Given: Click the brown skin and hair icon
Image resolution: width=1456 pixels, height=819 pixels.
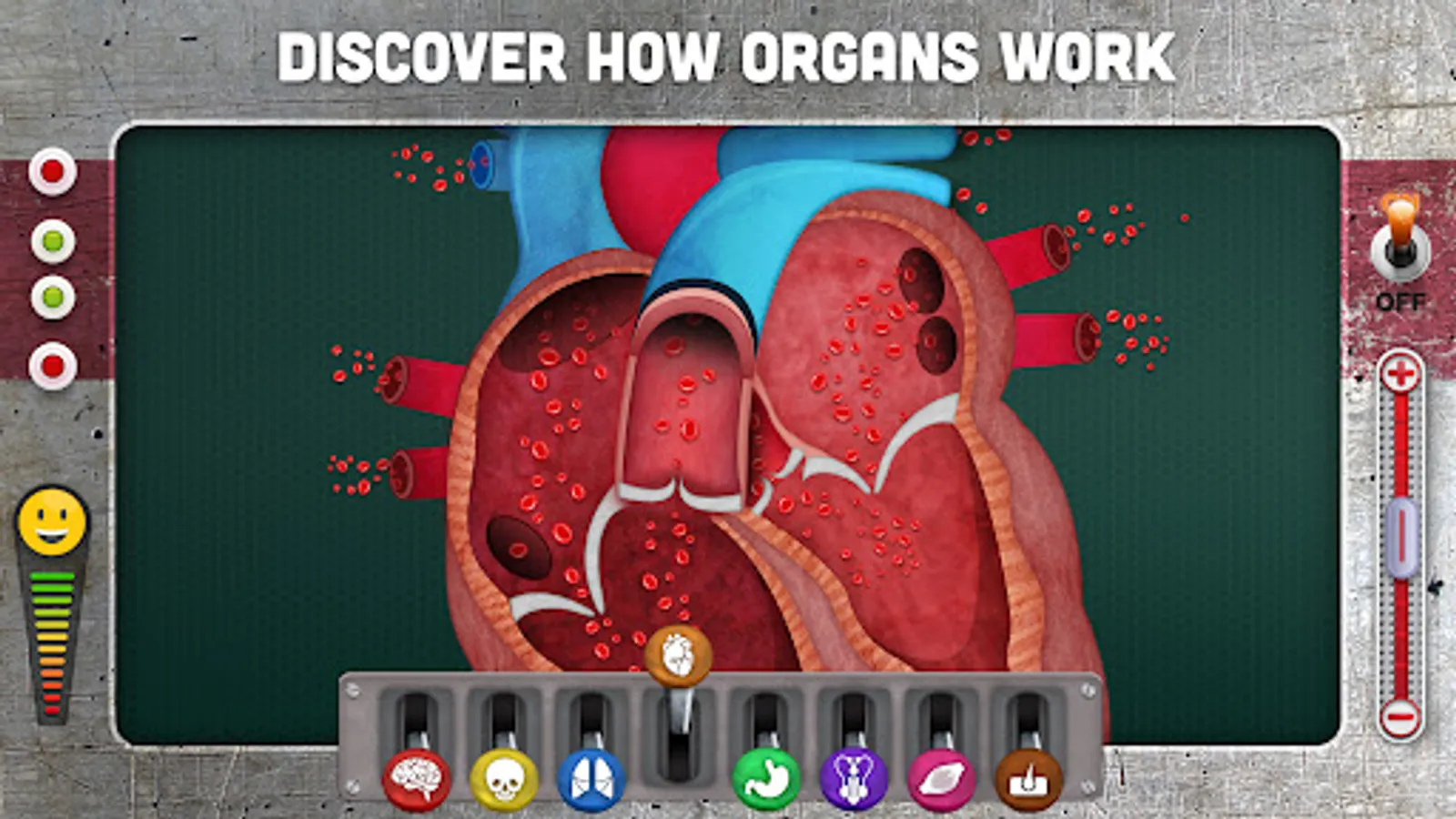Looking at the screenshot, I should 1026,779.
